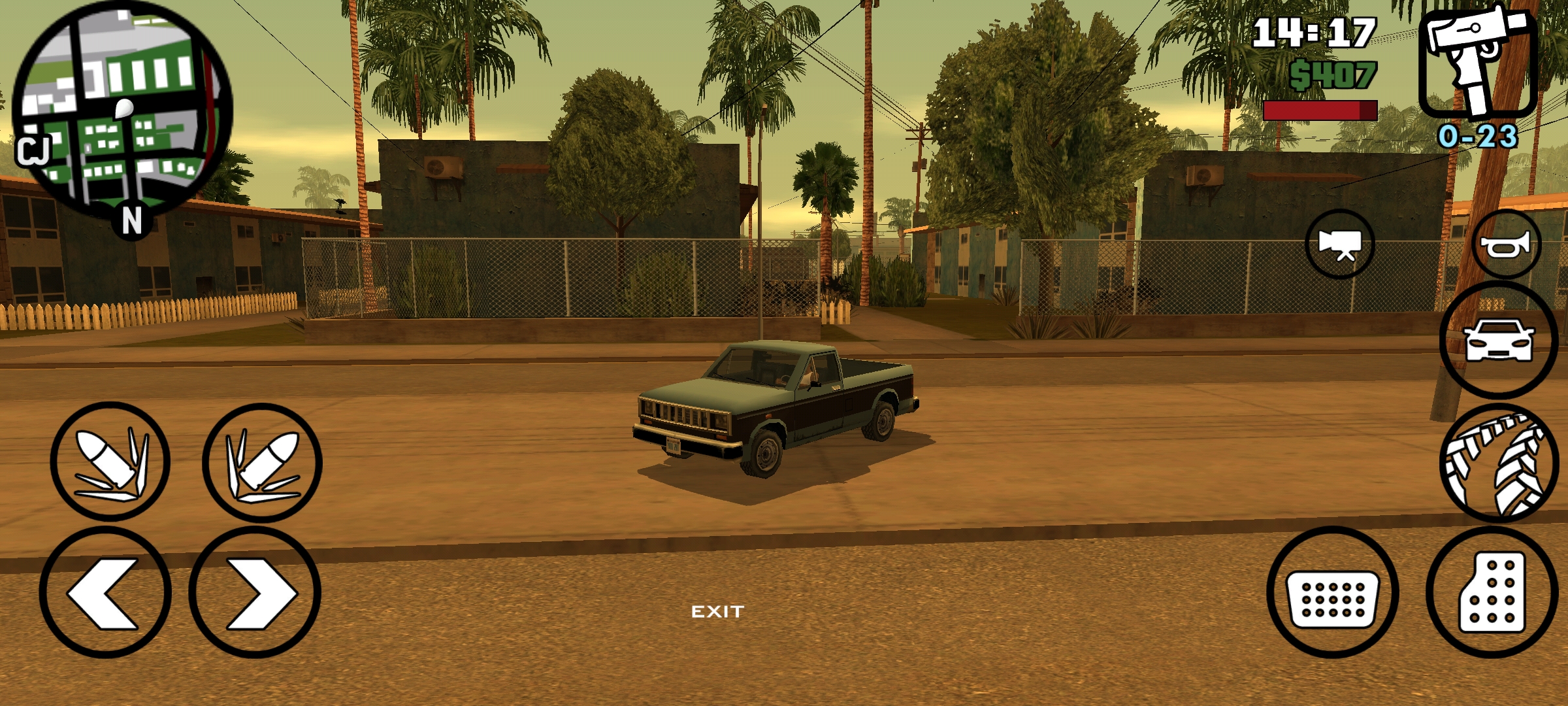Switch the camera view with the camera button
Image resolution: width=1568 pixels, height=706 pixels.
(1340, 244)
